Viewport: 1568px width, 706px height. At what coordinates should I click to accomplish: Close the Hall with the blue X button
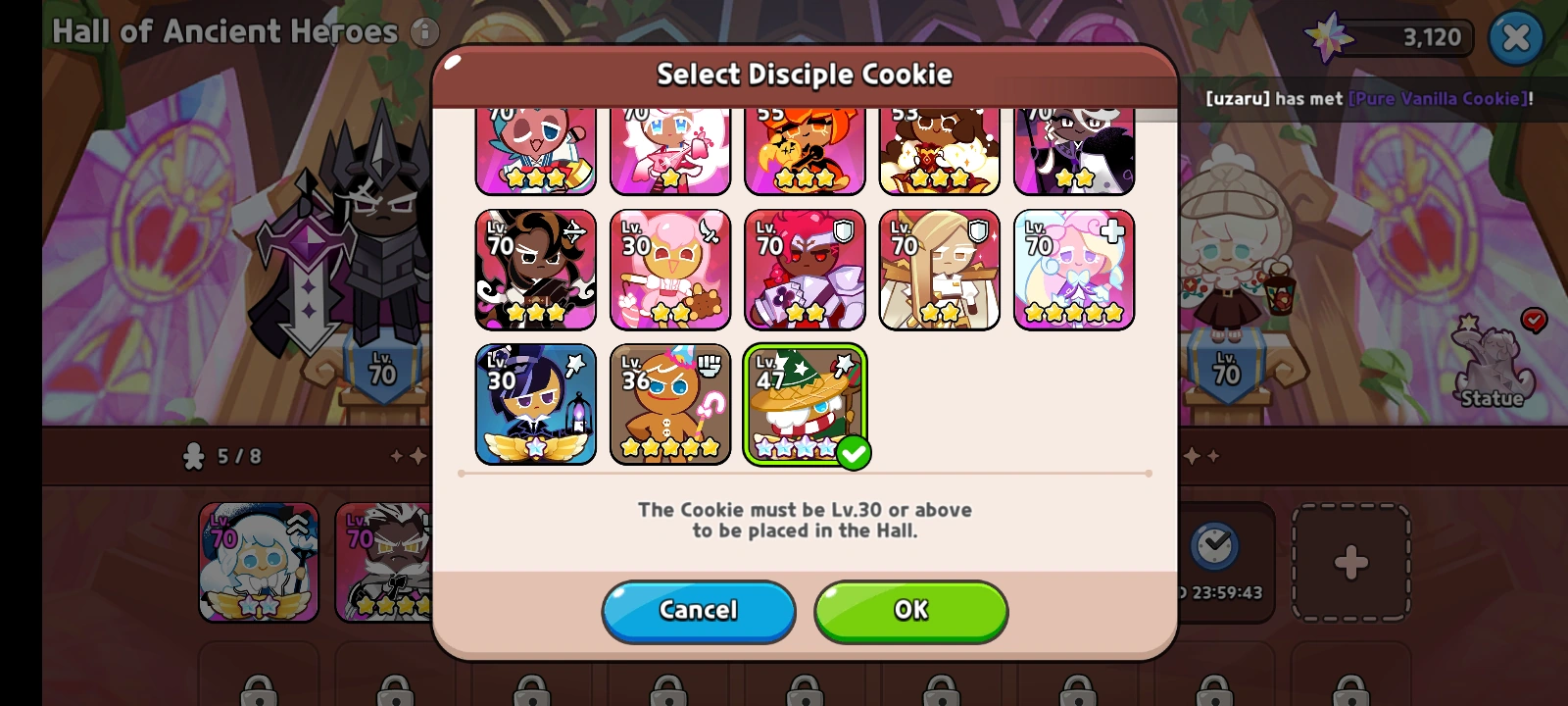tap(1516, 36)
